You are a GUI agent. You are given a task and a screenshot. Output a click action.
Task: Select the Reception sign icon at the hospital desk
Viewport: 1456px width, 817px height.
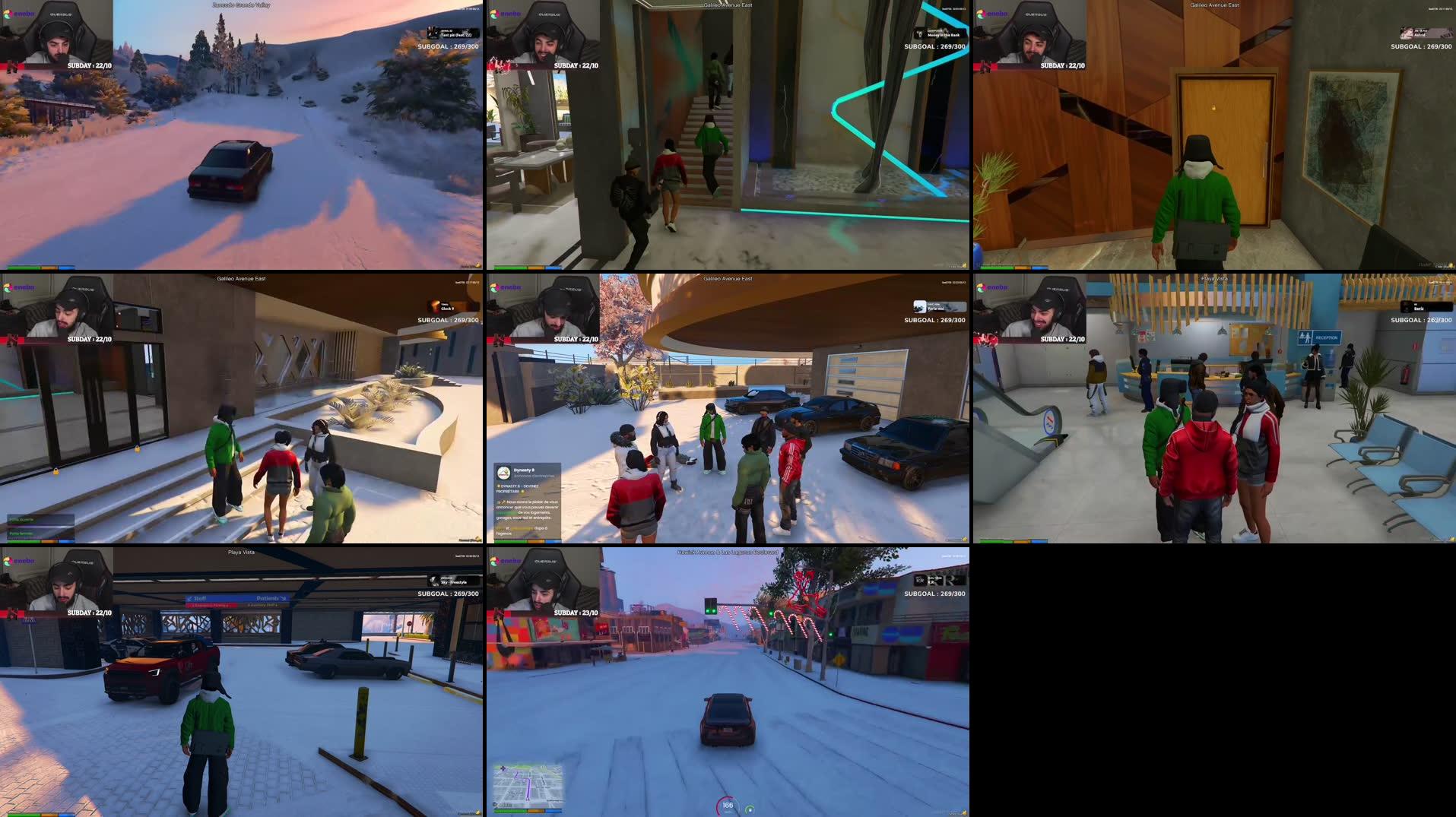[1305, 337]
